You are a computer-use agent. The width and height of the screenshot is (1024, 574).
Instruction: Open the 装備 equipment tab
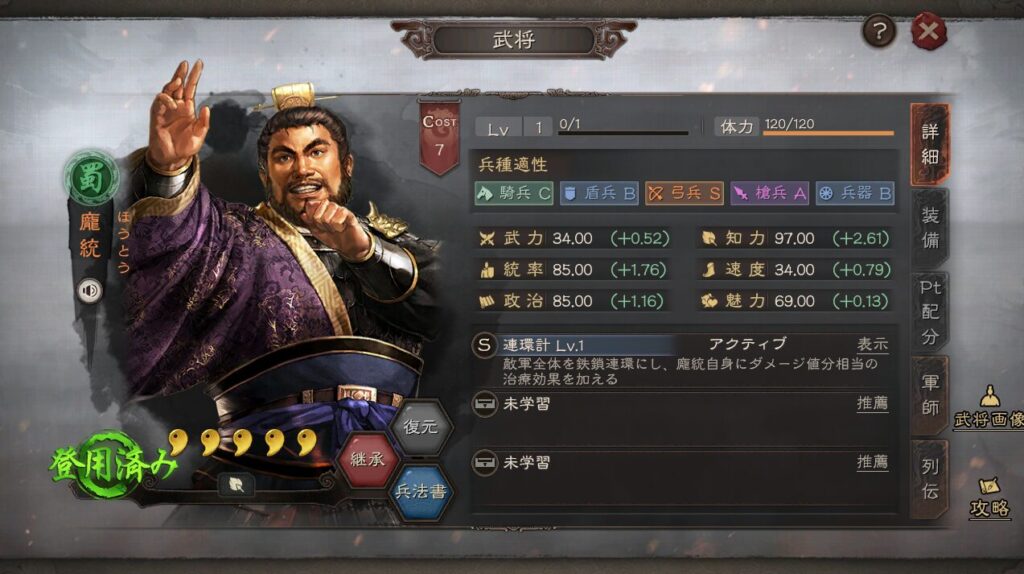click(x=930, y=228)
